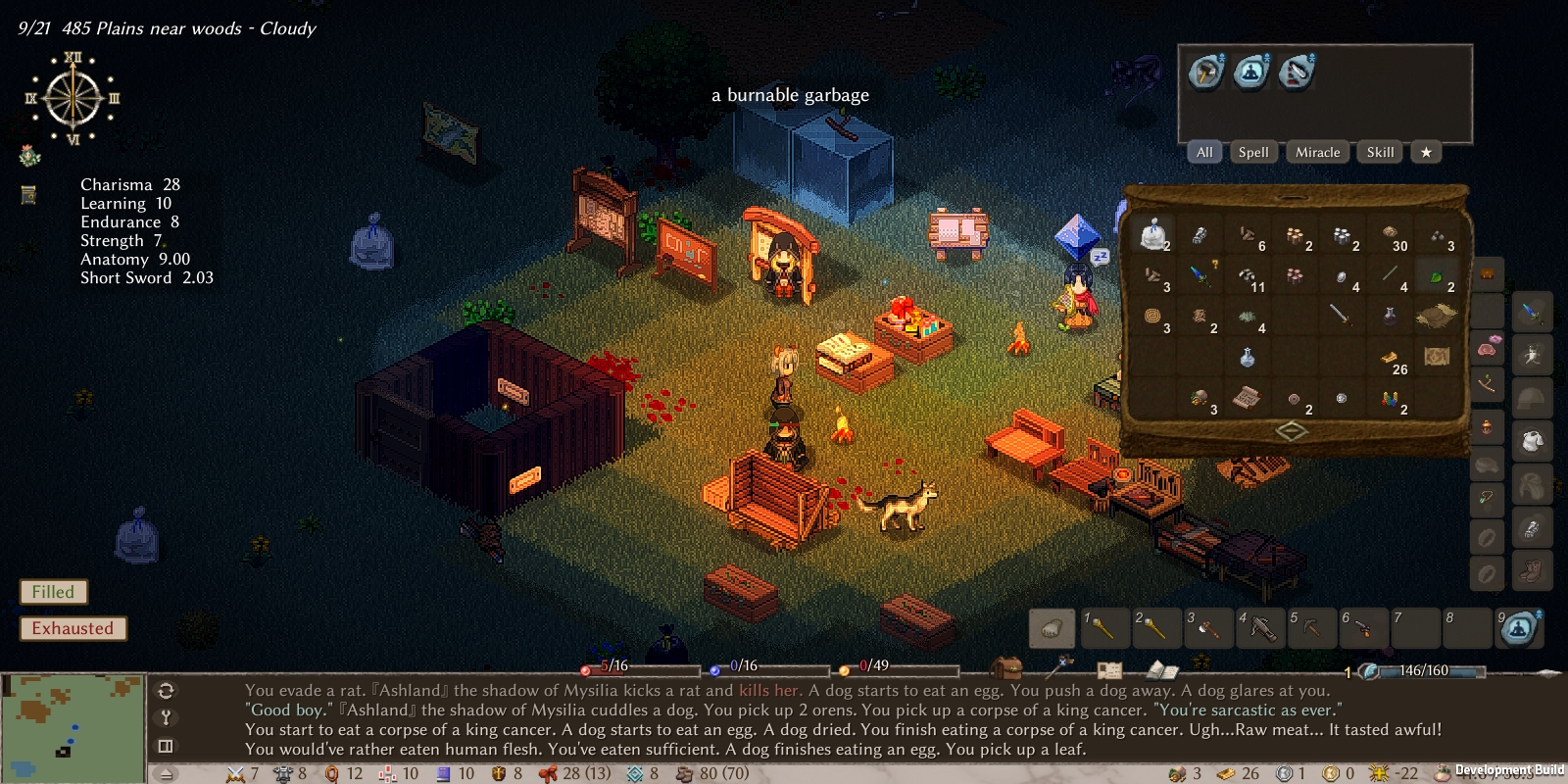This screenshot has width=1568, height=784.
Task: Equip the crossbow from hotbar slot 4
Action: coord(1260,628)
